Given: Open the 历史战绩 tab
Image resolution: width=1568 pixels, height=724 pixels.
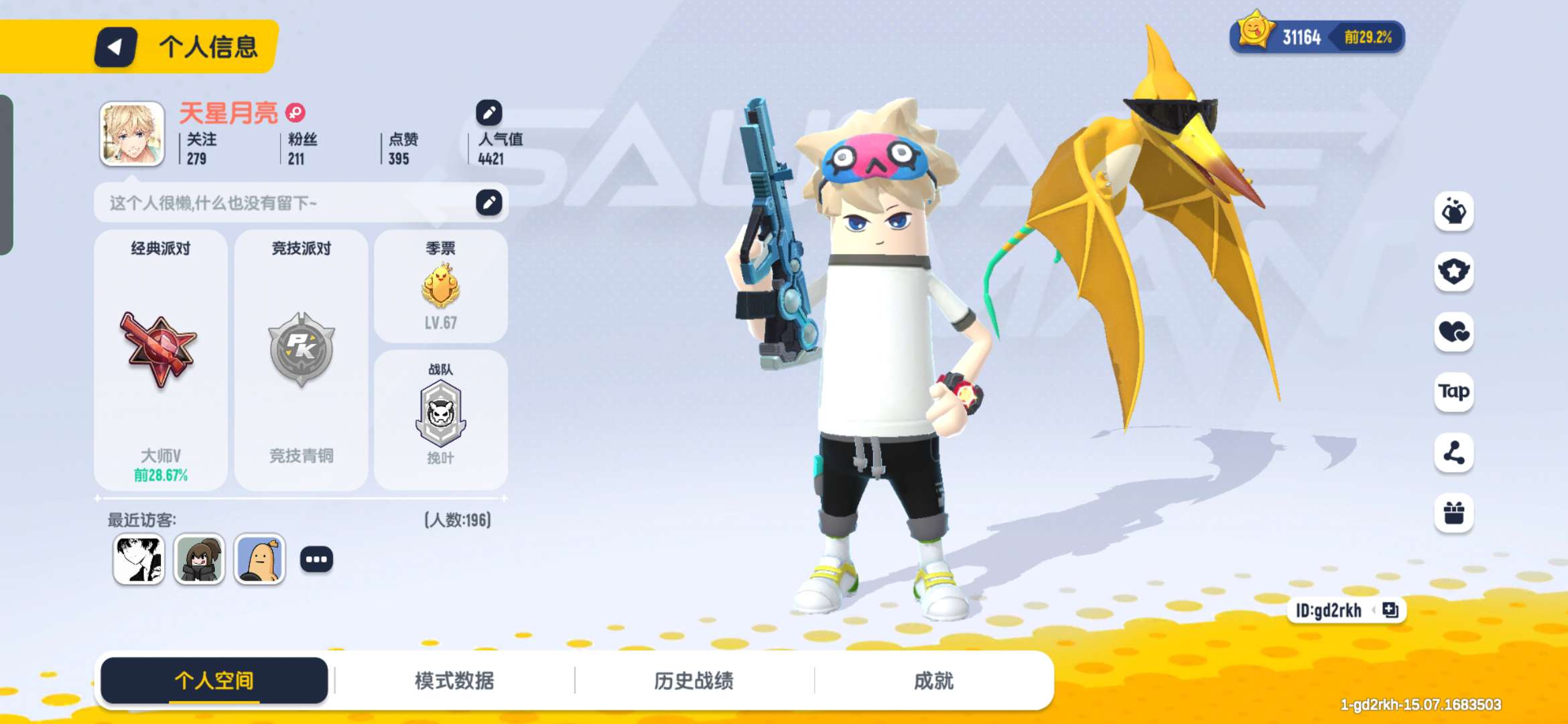Looking at the screenshot, I should [x=694, y=680].
